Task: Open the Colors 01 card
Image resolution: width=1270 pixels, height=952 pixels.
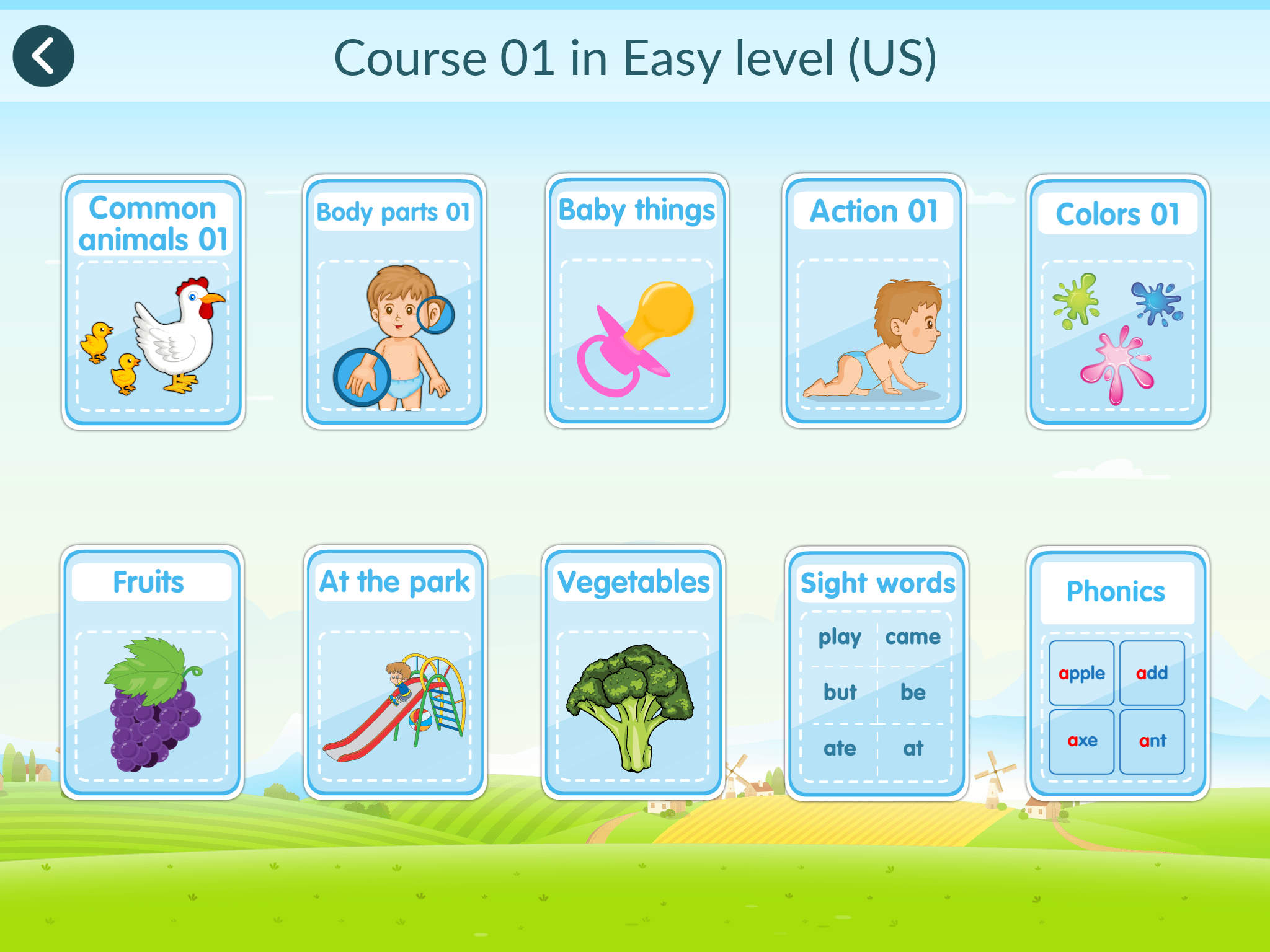Action: [x=1117, y=302]
